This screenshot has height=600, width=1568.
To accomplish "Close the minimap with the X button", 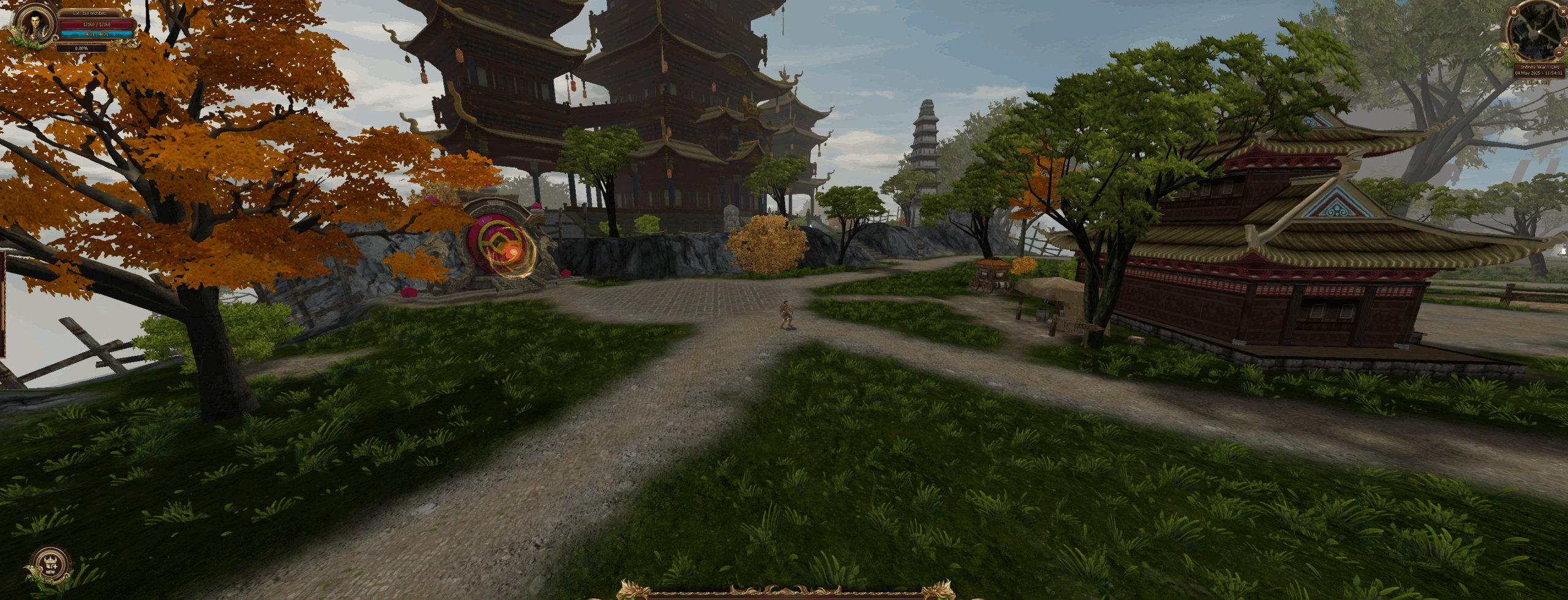I will pos(1563,11).
